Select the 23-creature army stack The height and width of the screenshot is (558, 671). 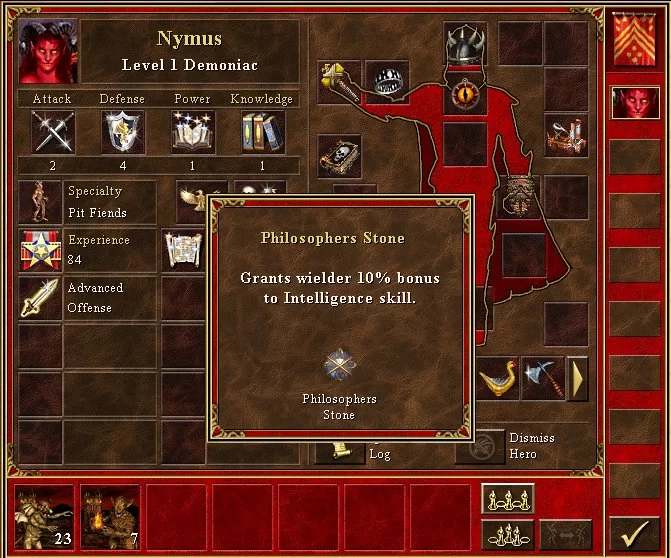[46, 517]
